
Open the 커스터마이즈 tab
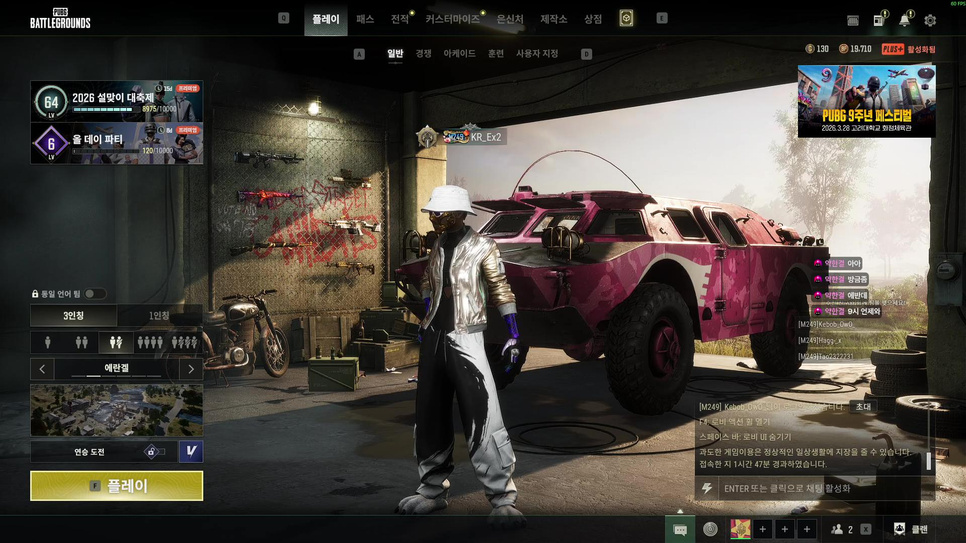coord(452,19)
